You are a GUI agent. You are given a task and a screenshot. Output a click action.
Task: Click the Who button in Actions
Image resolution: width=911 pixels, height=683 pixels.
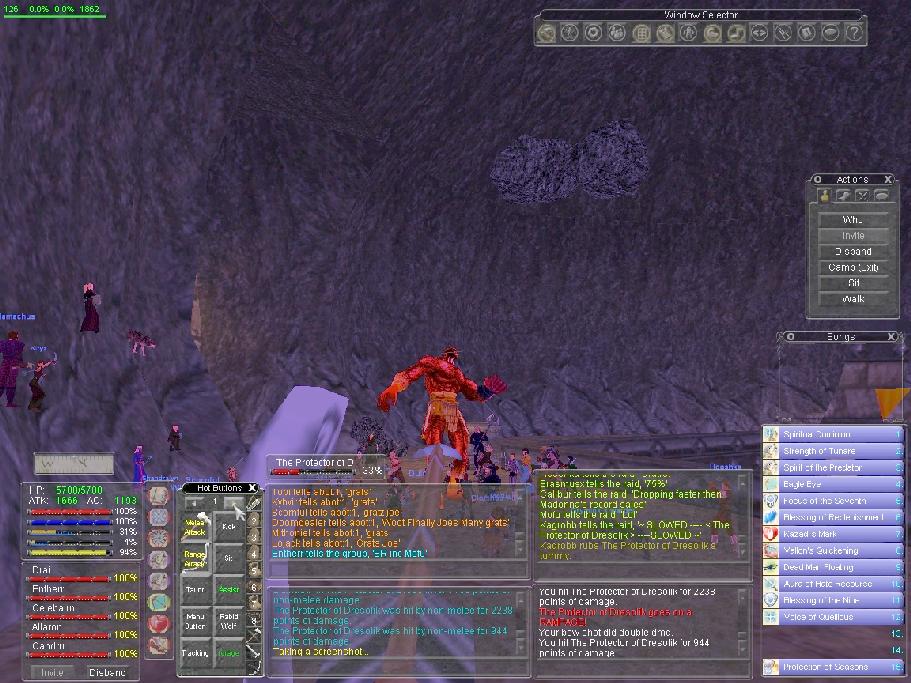(851, 220)
